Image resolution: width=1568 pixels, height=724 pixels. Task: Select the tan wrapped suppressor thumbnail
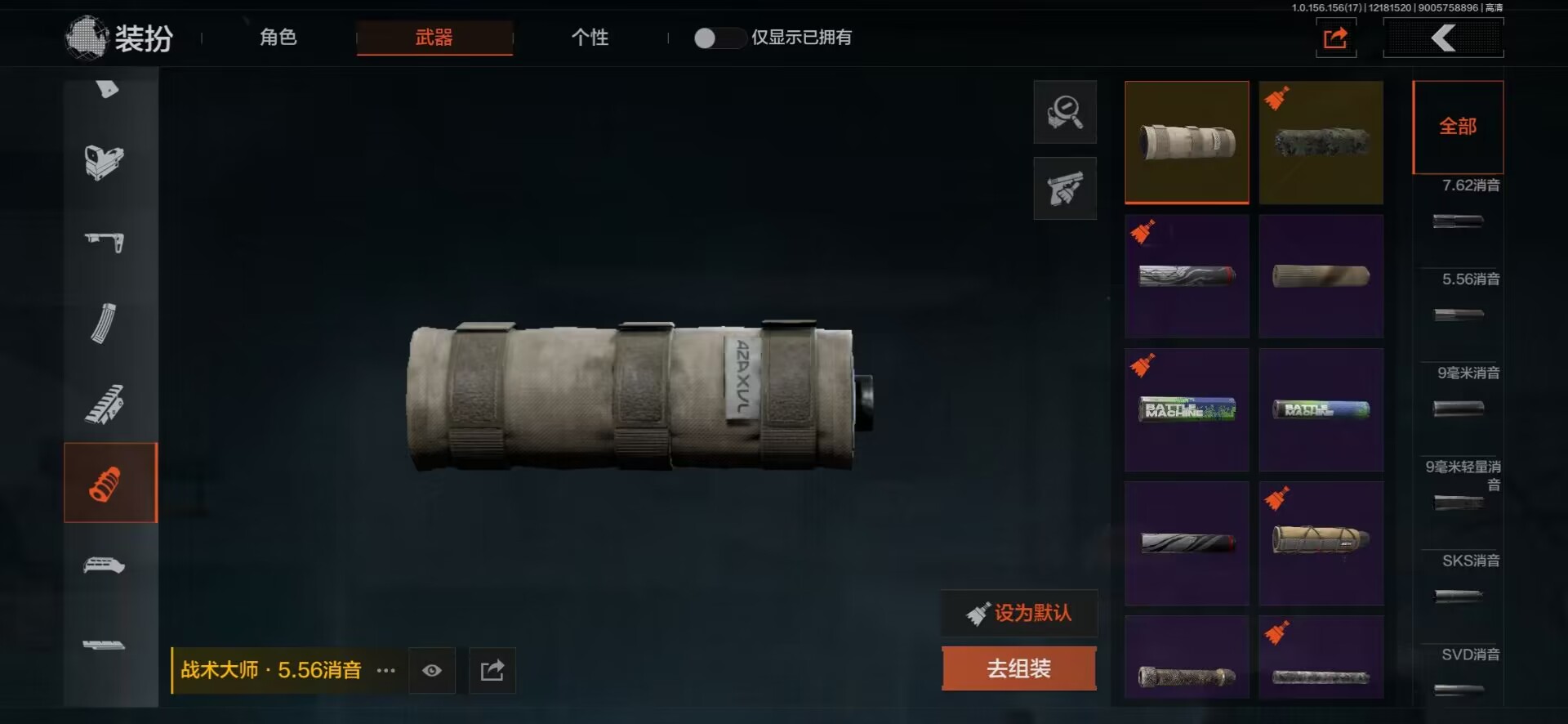pyautogui.click(x=1187, y=142)
